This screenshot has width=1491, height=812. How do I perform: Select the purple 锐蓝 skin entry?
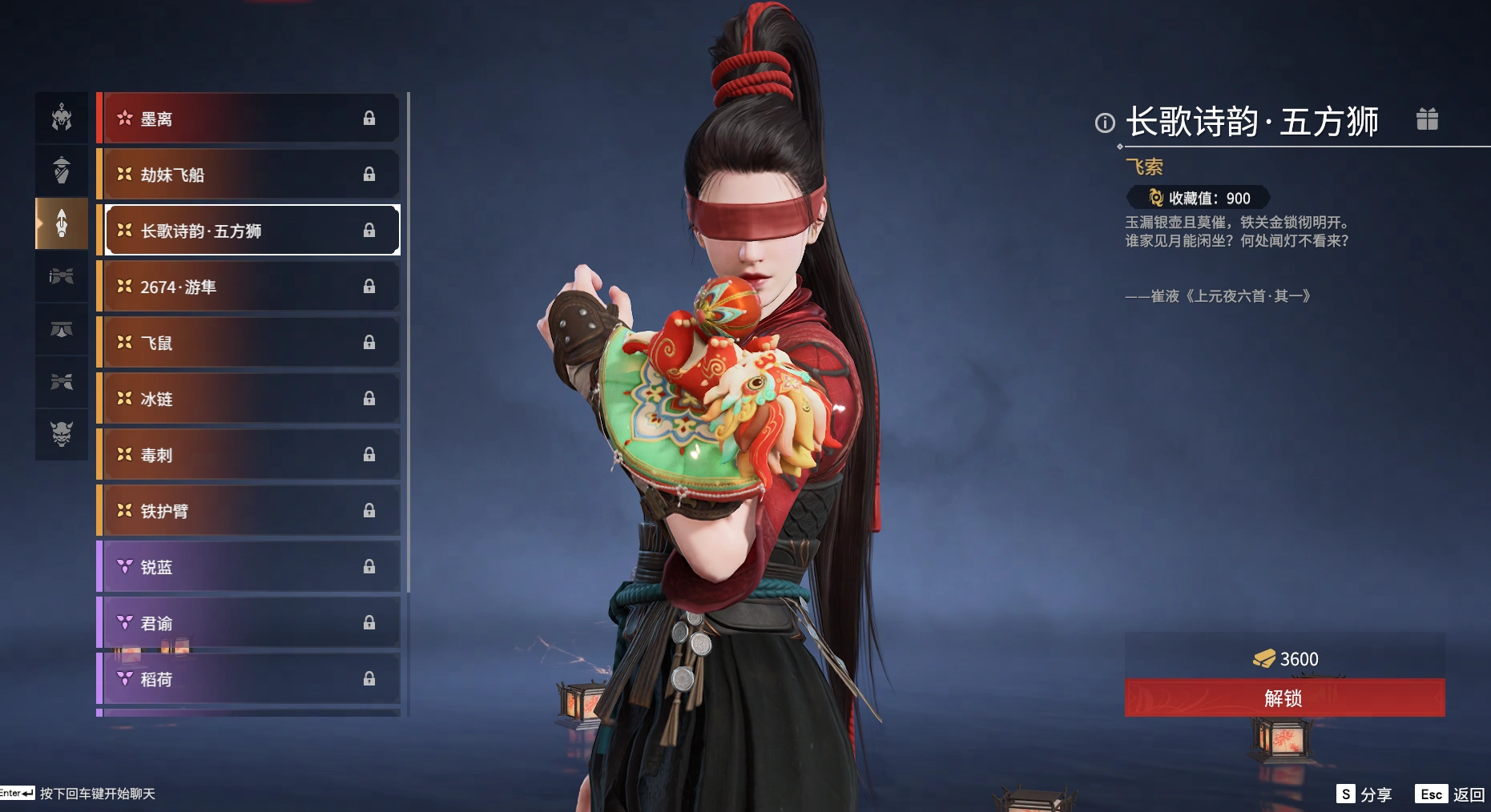(250, 567)
